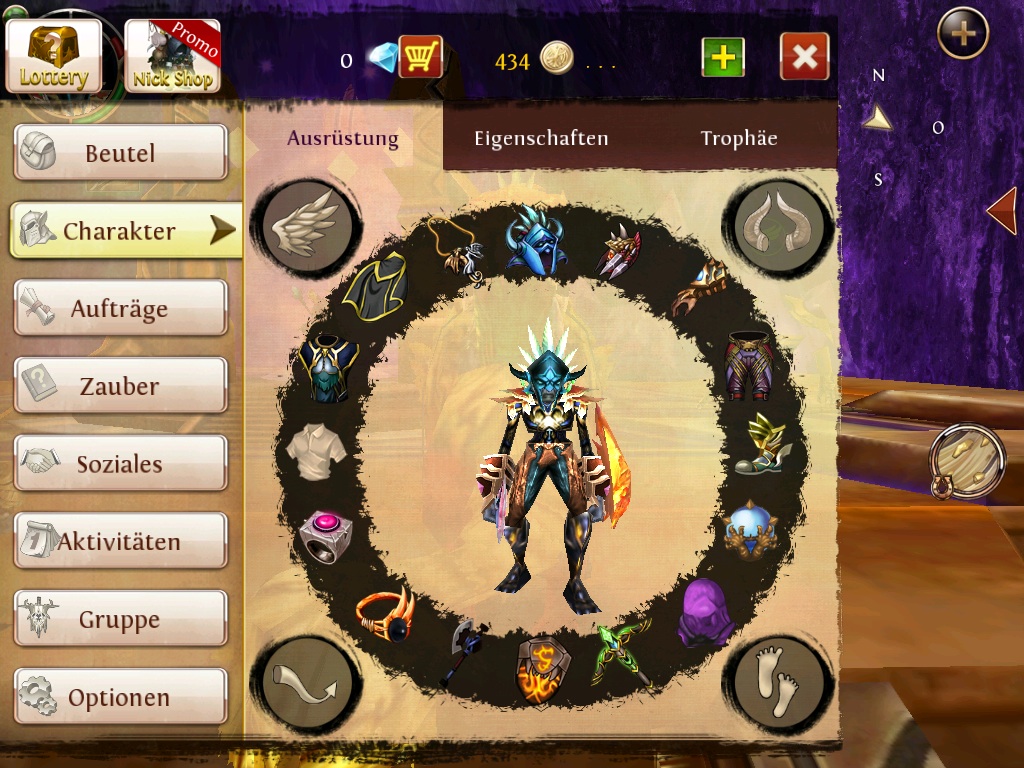The height and width of the screenshot is (768, 1024).
Task: Select the flaming shield slot
Action: pos(542,668)
